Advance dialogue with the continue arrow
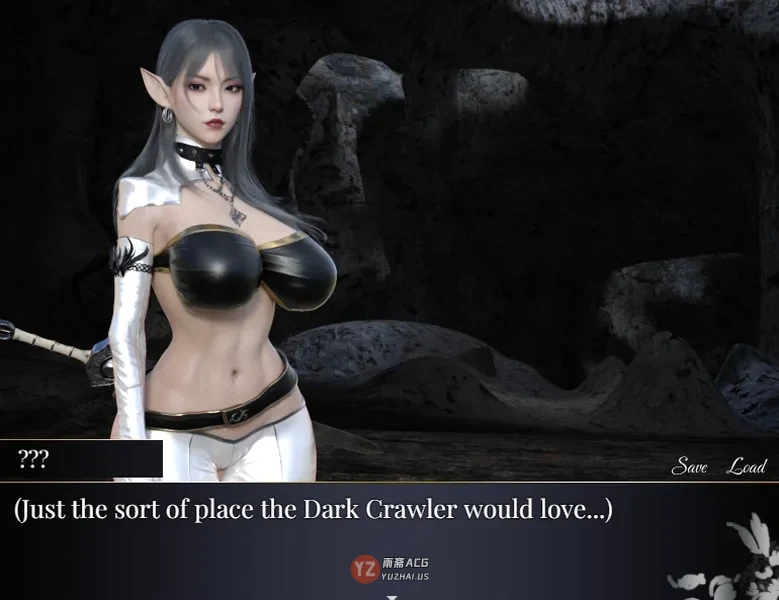Image resolution: width=779 pixels, height=600 pixels. [392, 596]
